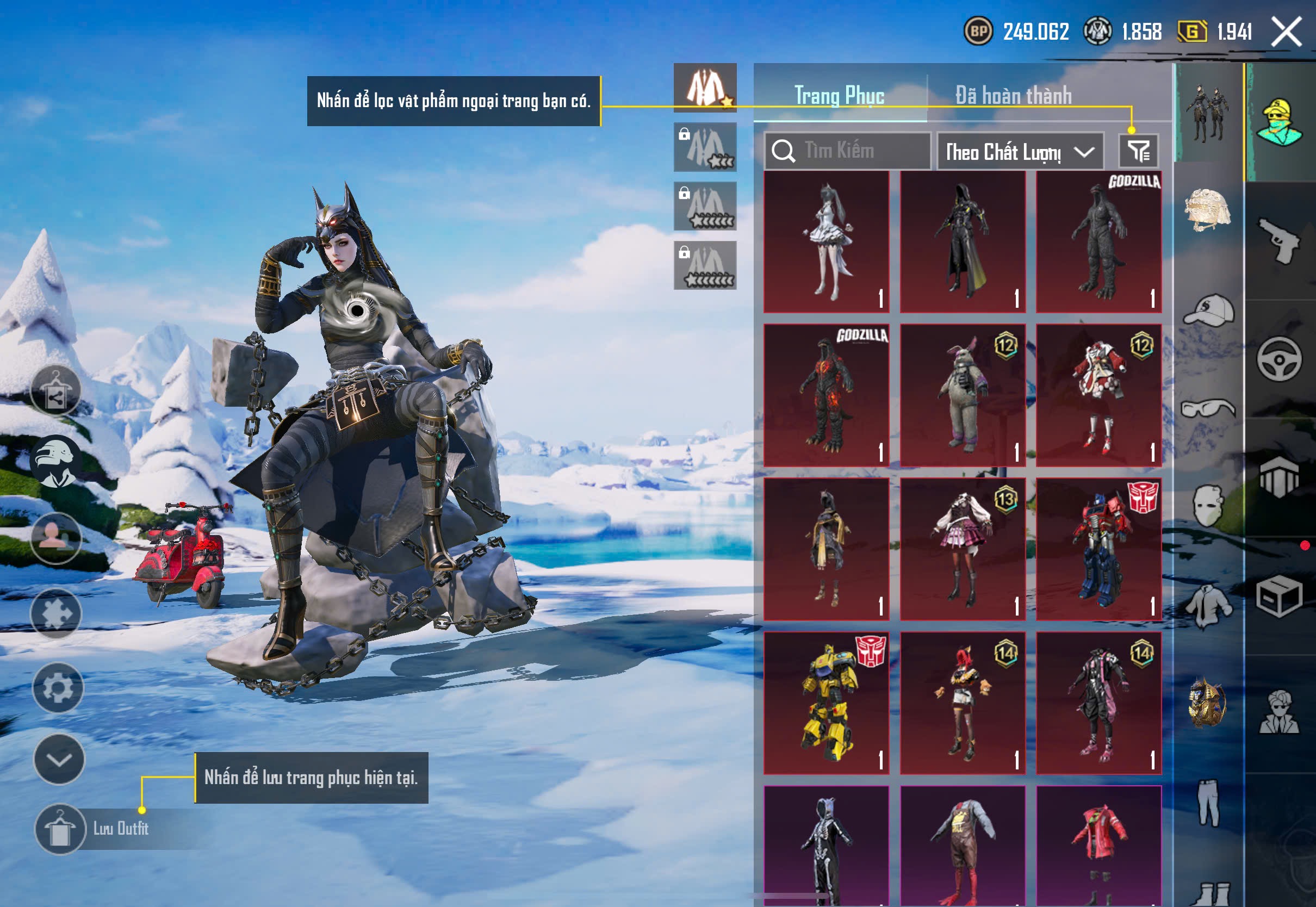Select the Optimus Prime outfit

pyautogui.click(x=1098, y=549)
